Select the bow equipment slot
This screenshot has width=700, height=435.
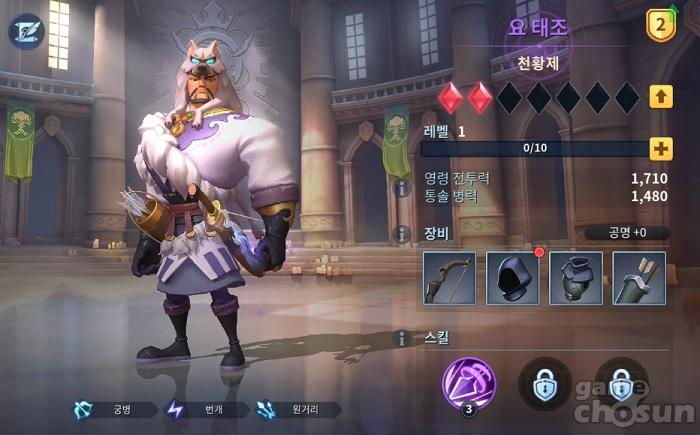coord(449,277)
